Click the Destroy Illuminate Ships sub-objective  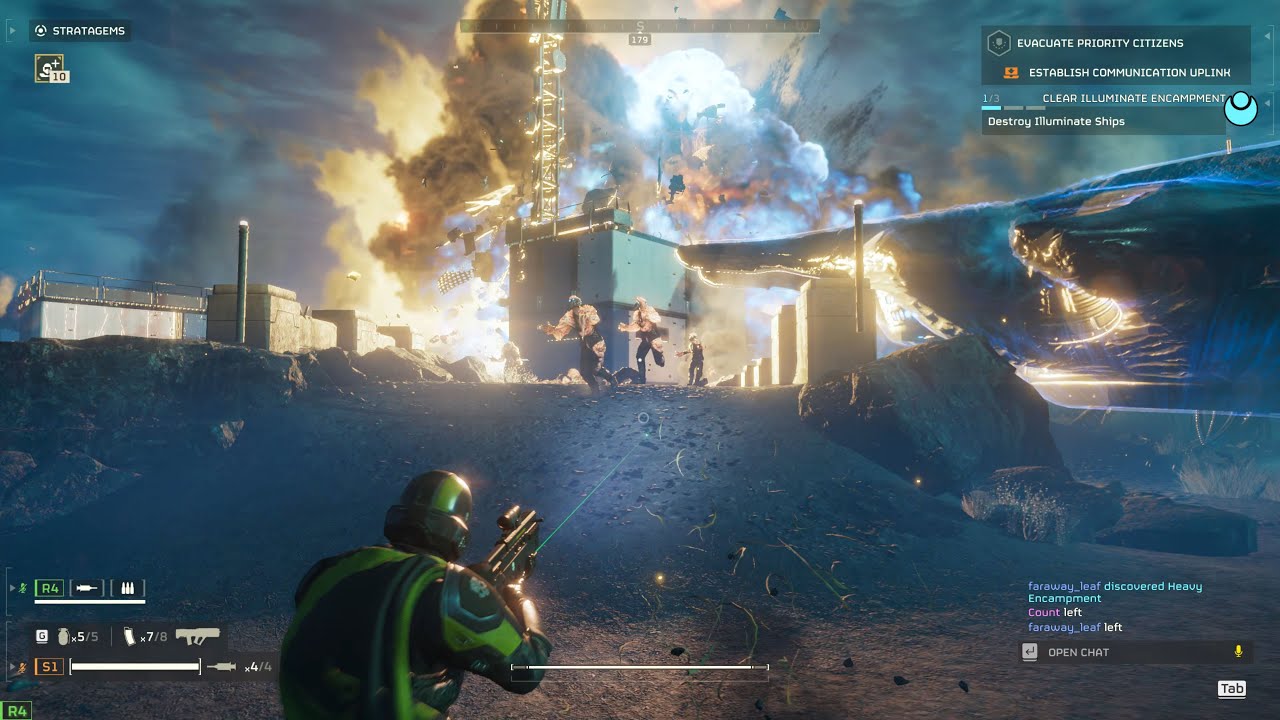point(1056,122)
